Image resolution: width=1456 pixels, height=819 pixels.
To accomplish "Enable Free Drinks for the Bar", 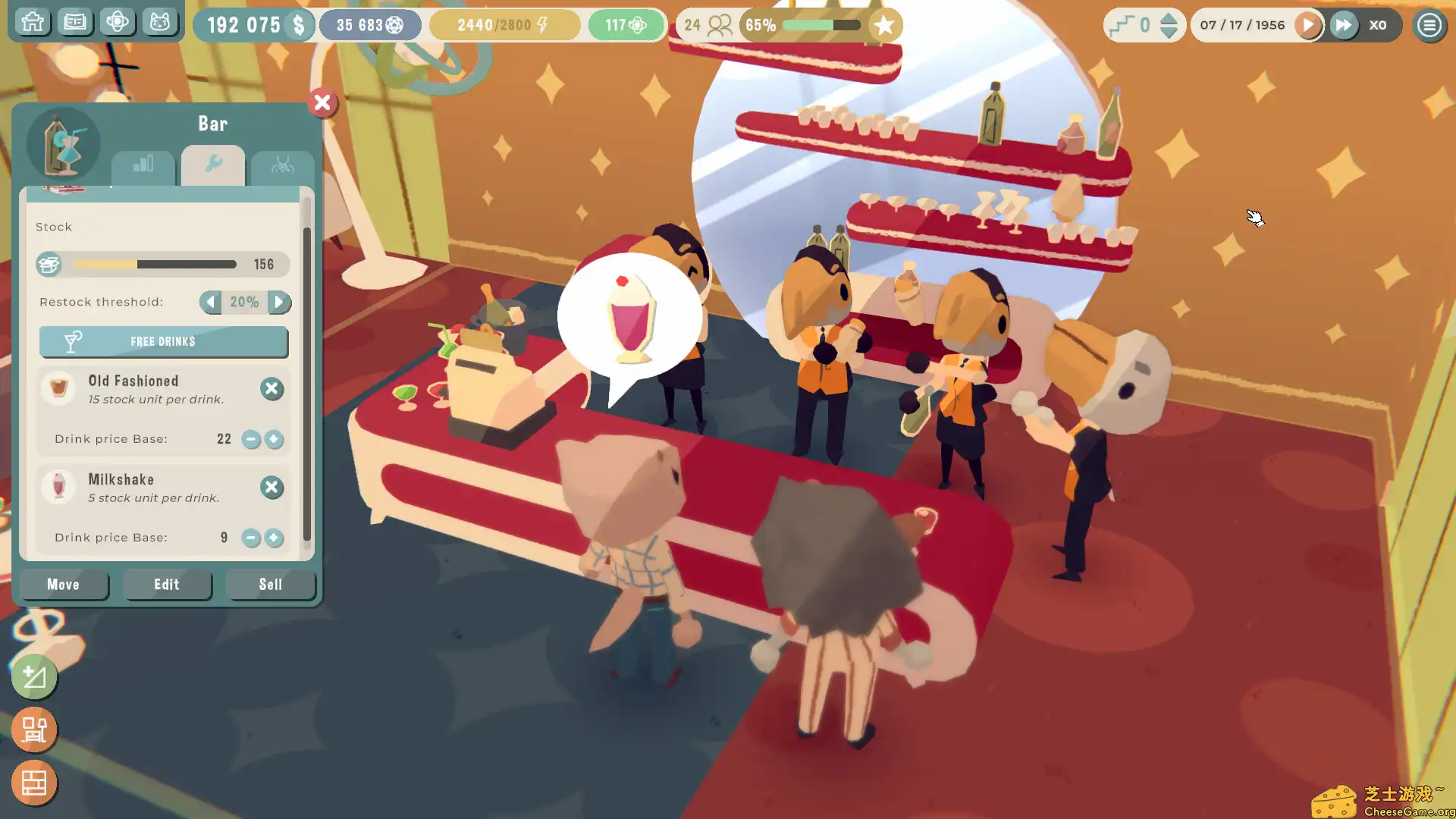I will coord(162,341).
